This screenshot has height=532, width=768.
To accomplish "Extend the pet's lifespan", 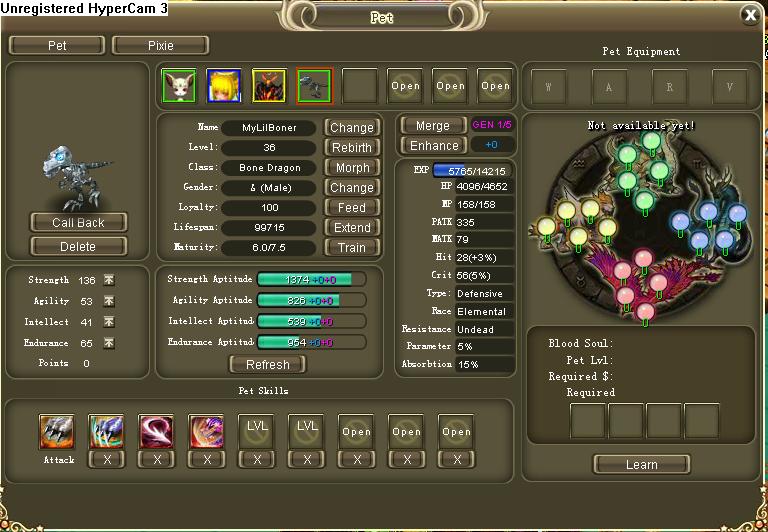I will click(x=352, y=228).
